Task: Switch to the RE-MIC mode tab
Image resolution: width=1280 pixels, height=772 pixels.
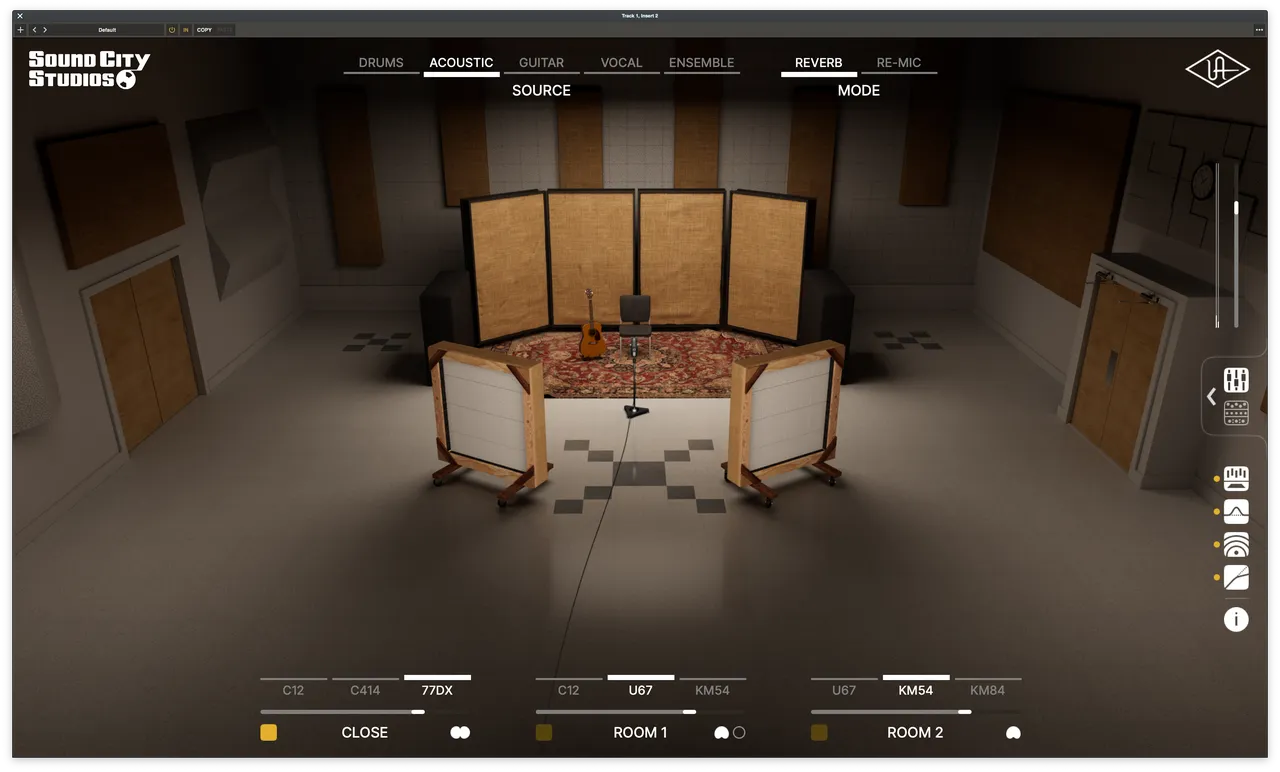Action: click(899, 62)
